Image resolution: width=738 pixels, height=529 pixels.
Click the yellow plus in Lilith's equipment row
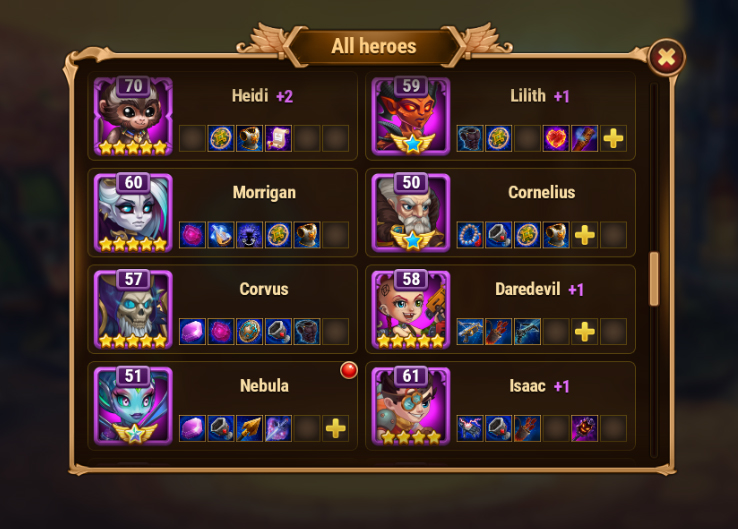tap(614, 138)
